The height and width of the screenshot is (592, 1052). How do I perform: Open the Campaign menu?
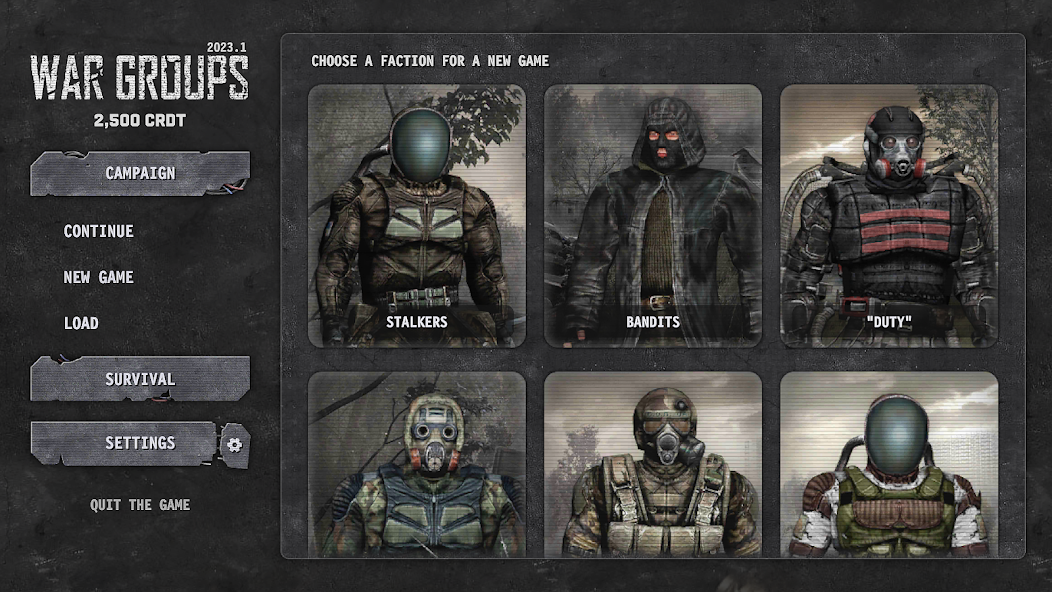click(x=140, y=173)
